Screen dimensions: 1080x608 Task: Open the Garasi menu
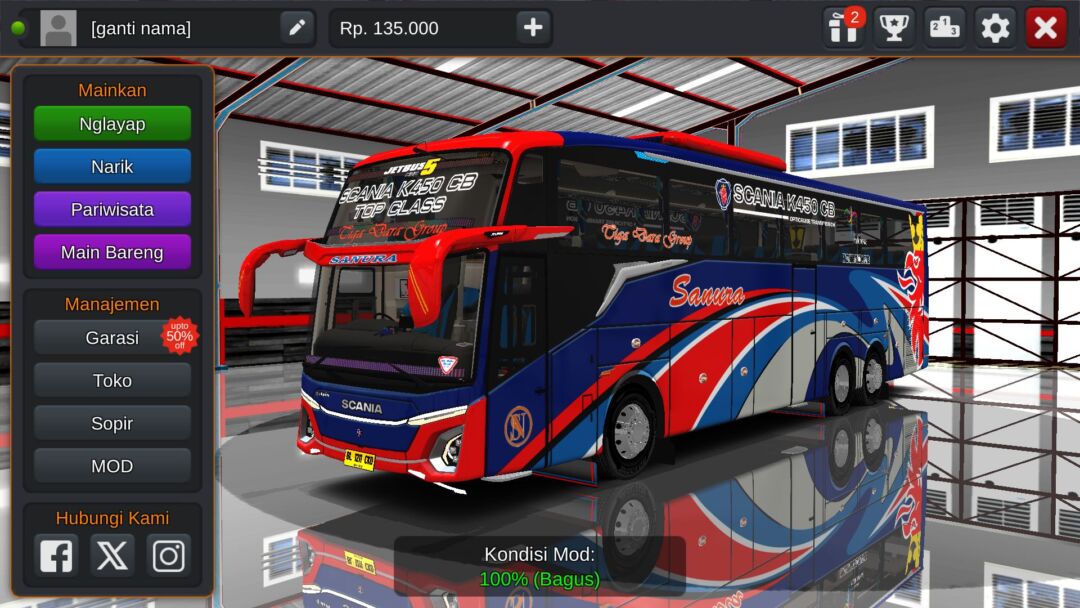coord(112,338)
